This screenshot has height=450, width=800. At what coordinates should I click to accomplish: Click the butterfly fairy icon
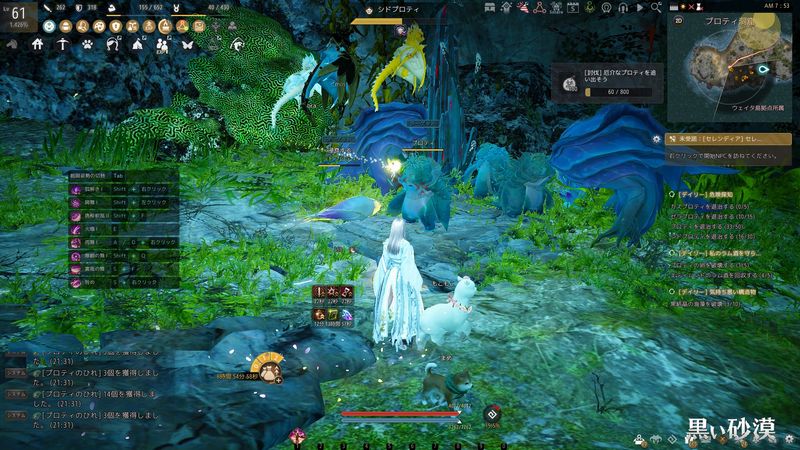[x=187, y=44]
